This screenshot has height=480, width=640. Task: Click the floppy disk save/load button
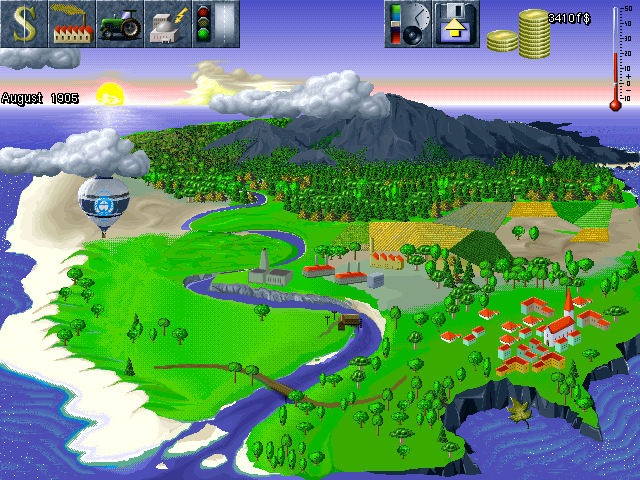456,24
